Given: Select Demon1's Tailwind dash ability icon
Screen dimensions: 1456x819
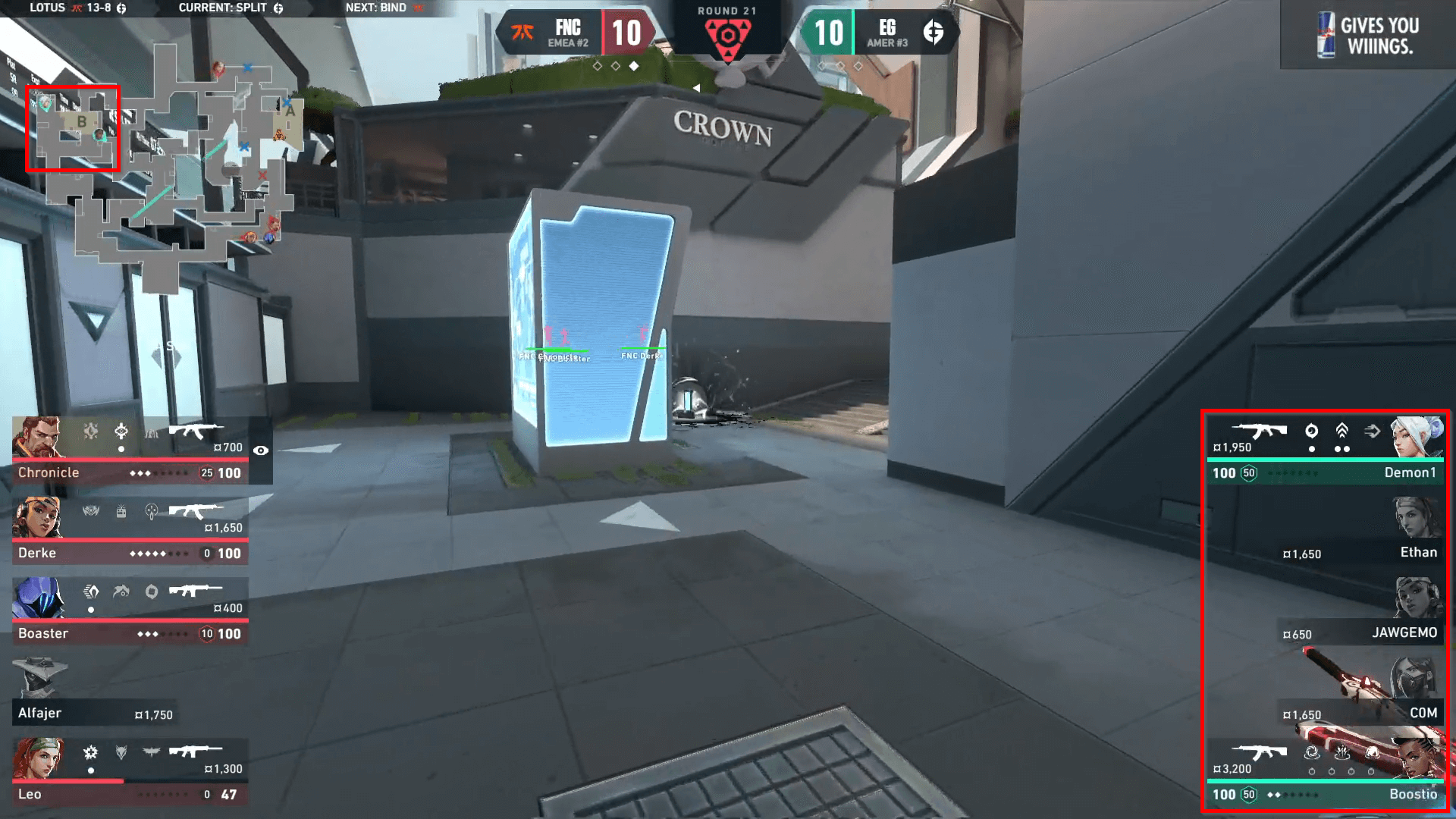Looking at the screenshot, I should pos(1371,431).
